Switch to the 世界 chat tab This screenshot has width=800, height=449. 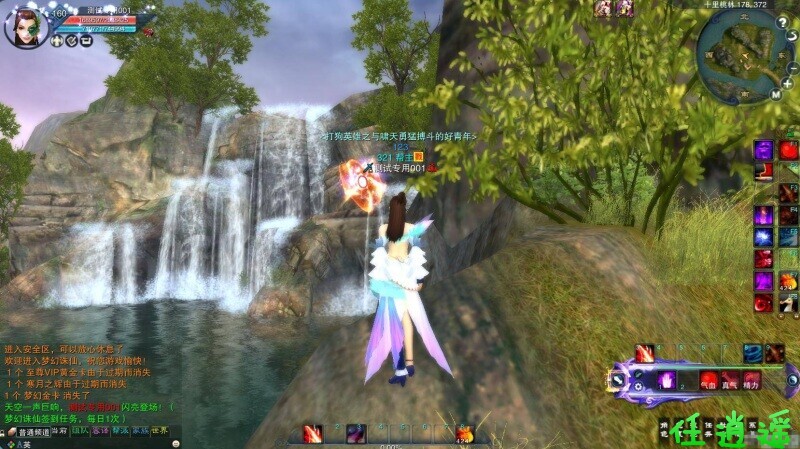coord(160,431)
